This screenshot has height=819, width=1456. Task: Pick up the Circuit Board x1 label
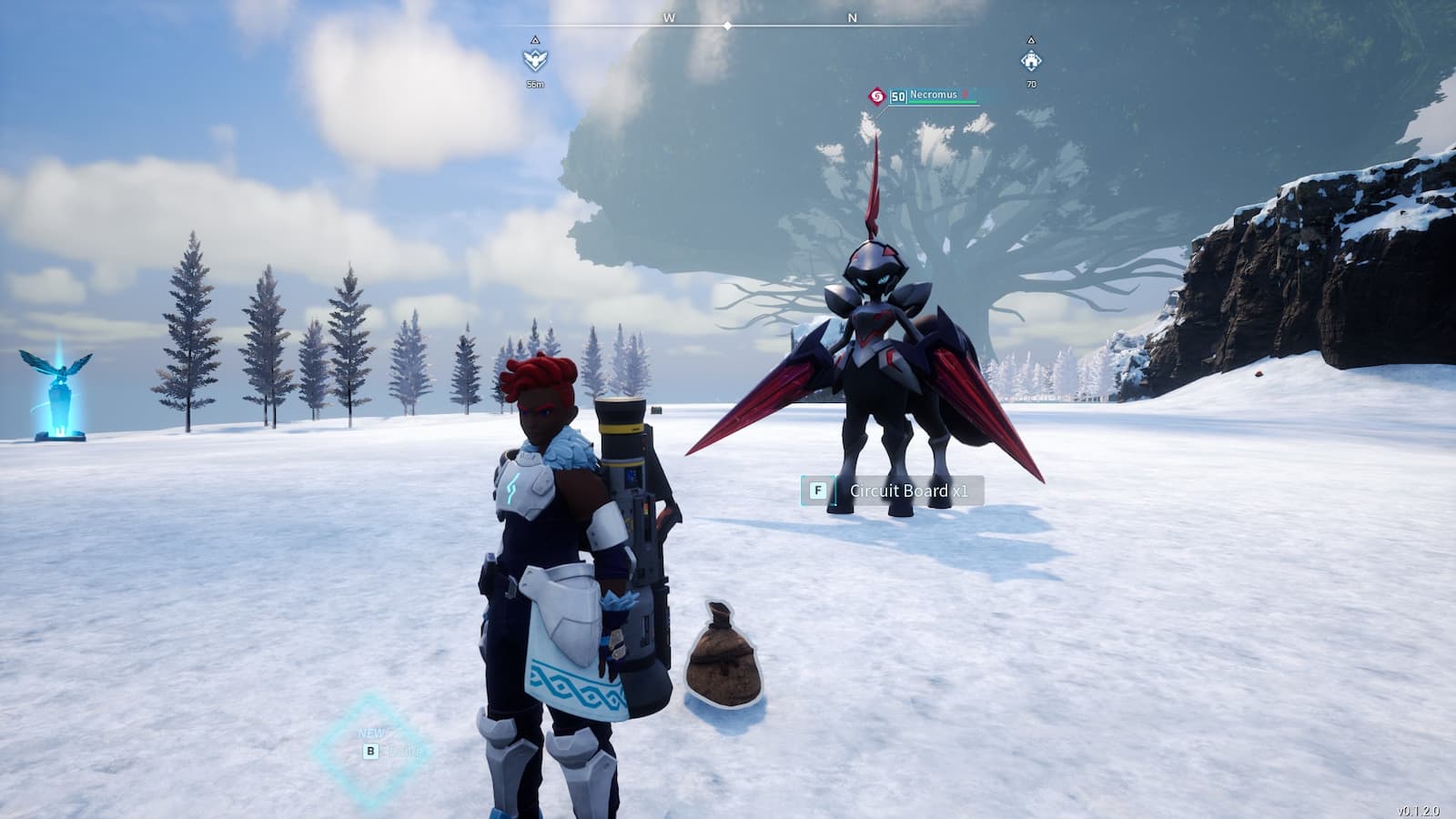[x=907, y=491]
